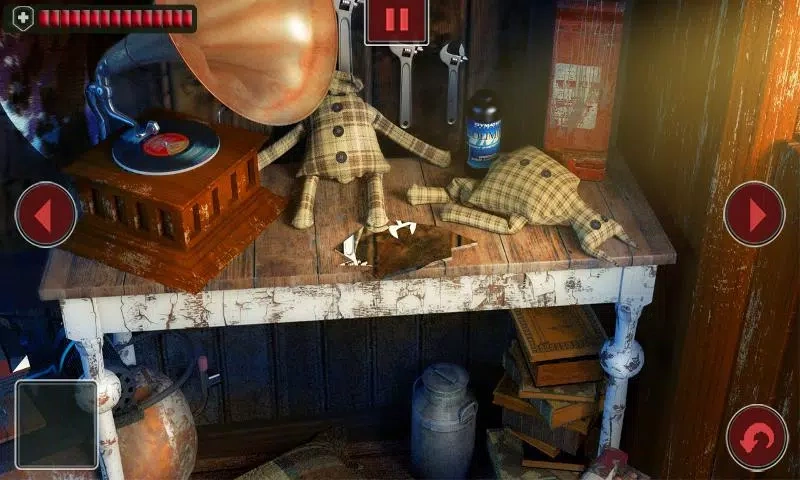
Task: Navigate left with the red arrow
Action: (x=46, y=214)
